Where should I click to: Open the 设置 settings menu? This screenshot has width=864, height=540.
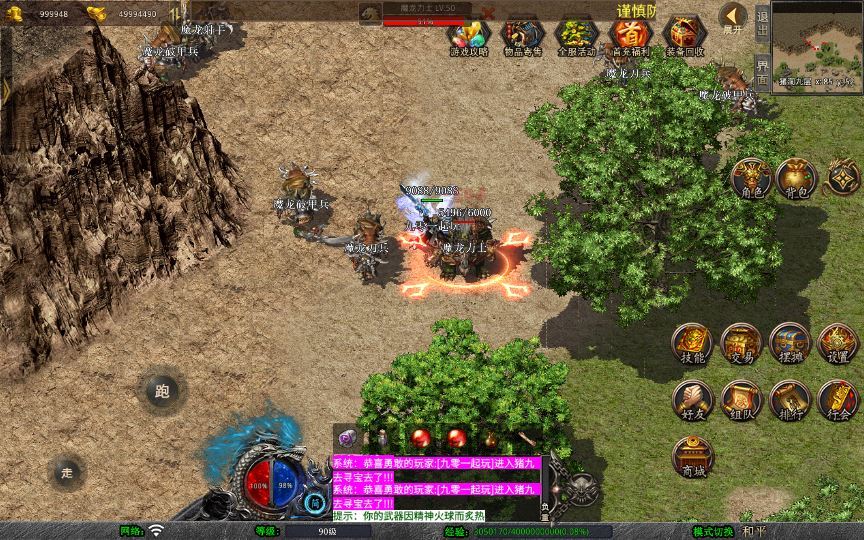click(x=838, y=343)
